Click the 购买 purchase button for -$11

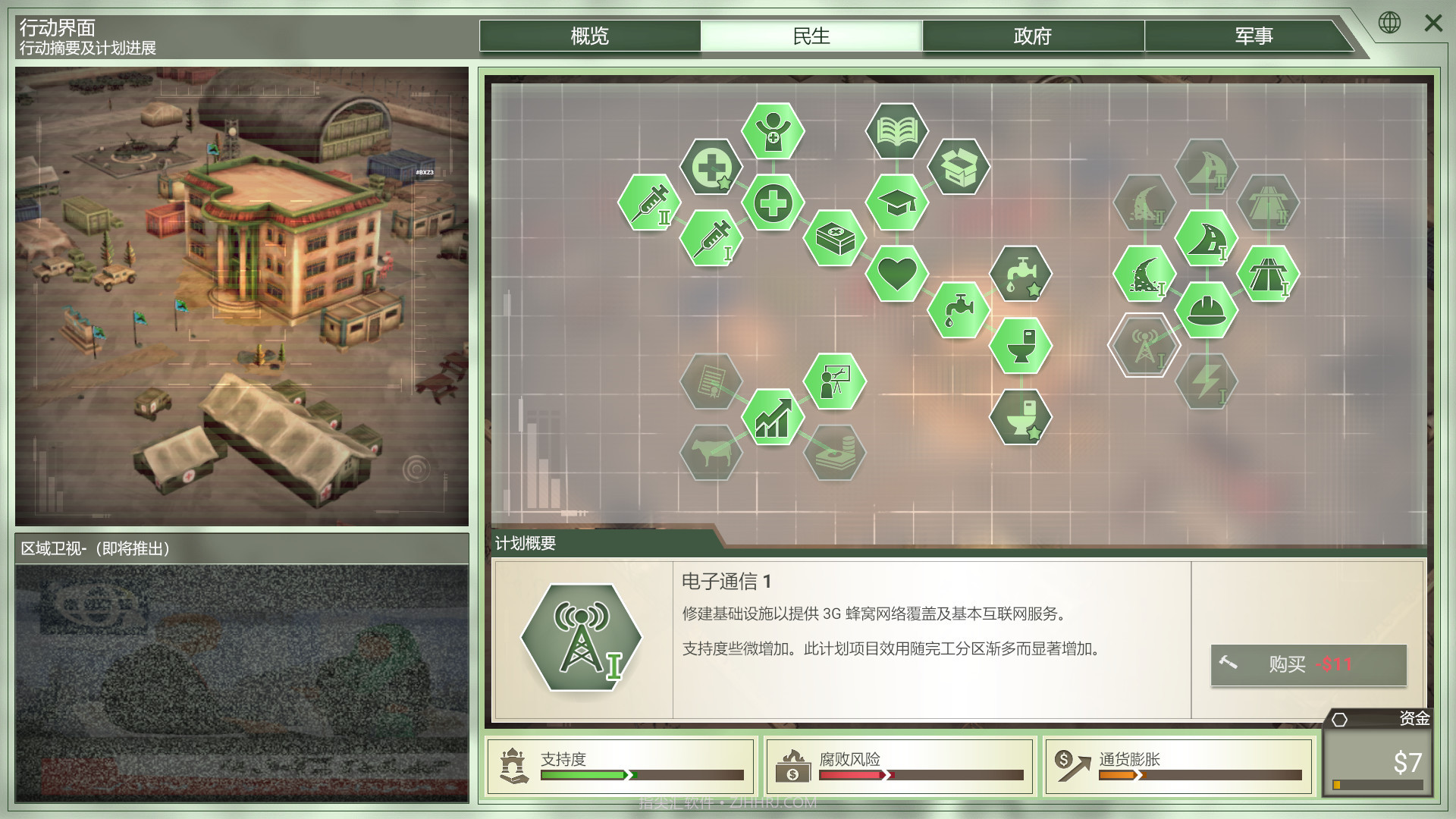tap(1307, 665)
